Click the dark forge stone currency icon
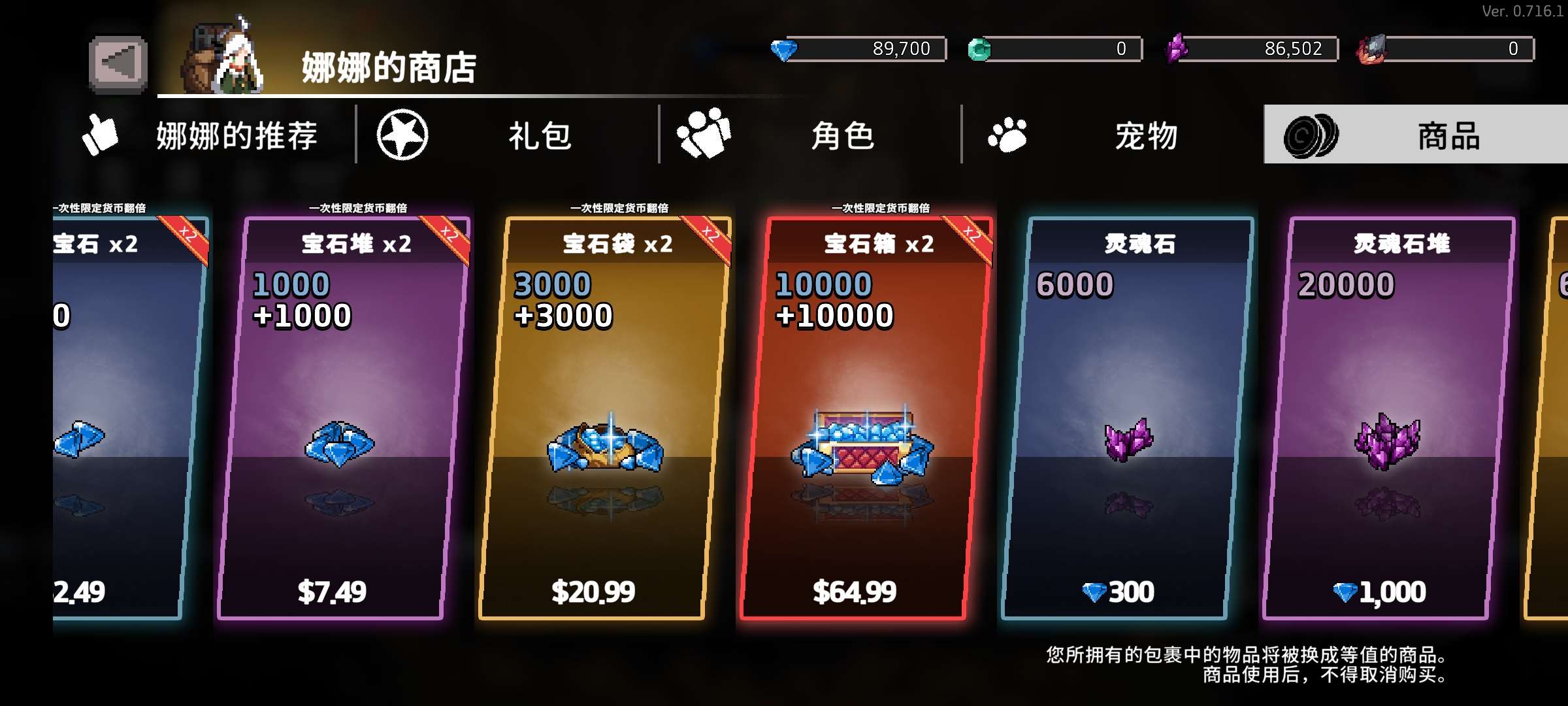The image size is (1568, 706). 1373,48
